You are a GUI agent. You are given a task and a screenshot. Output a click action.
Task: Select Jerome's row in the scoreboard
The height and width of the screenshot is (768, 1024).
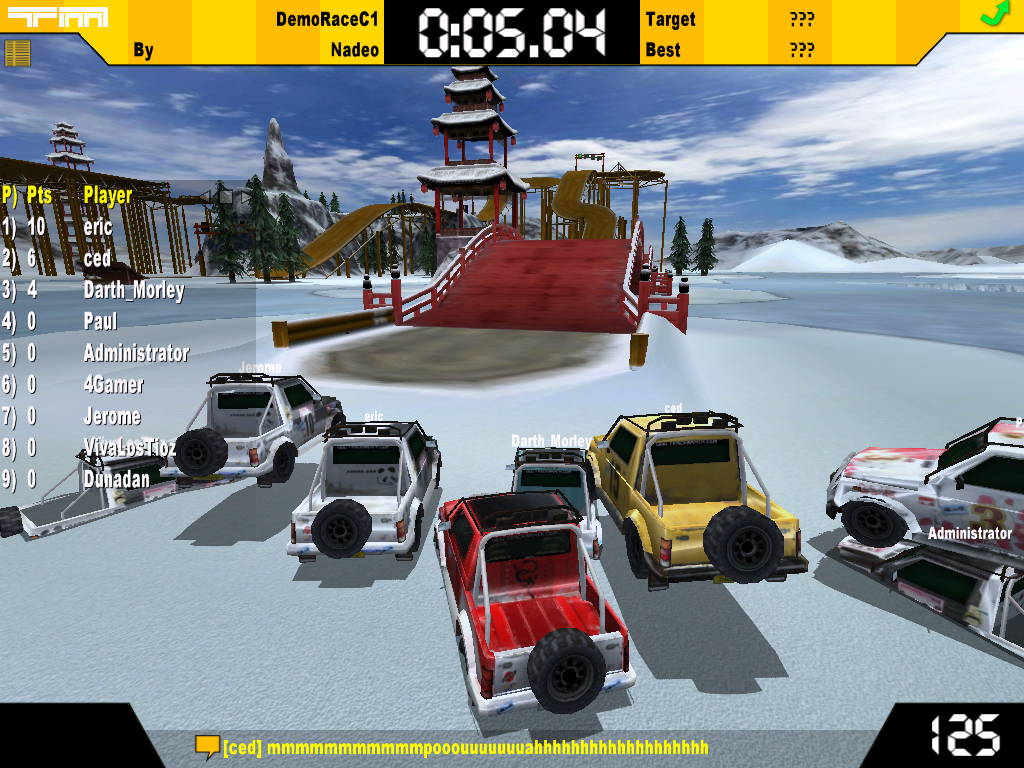point(112,416)
